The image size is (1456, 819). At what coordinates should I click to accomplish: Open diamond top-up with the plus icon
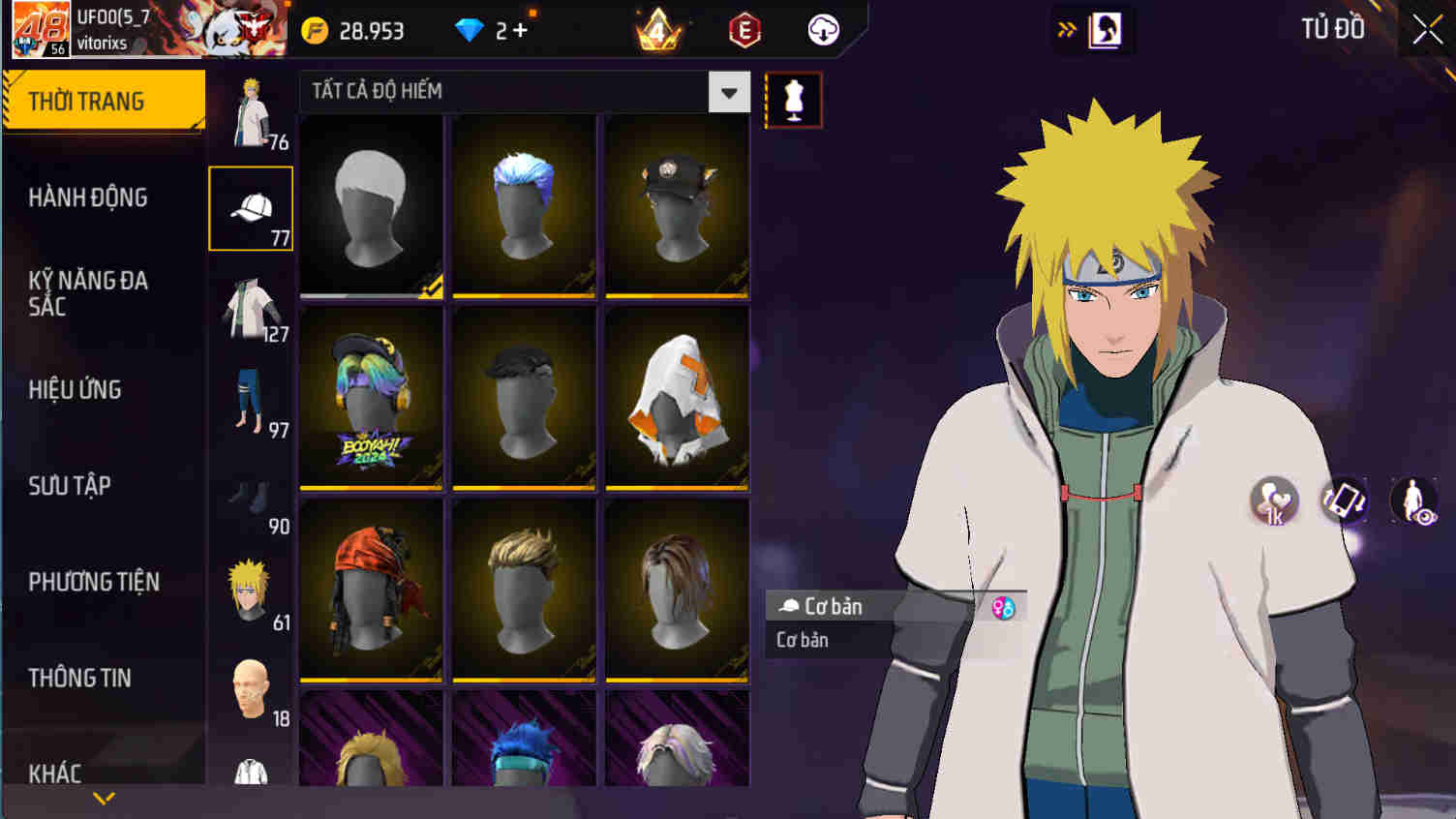515,30
